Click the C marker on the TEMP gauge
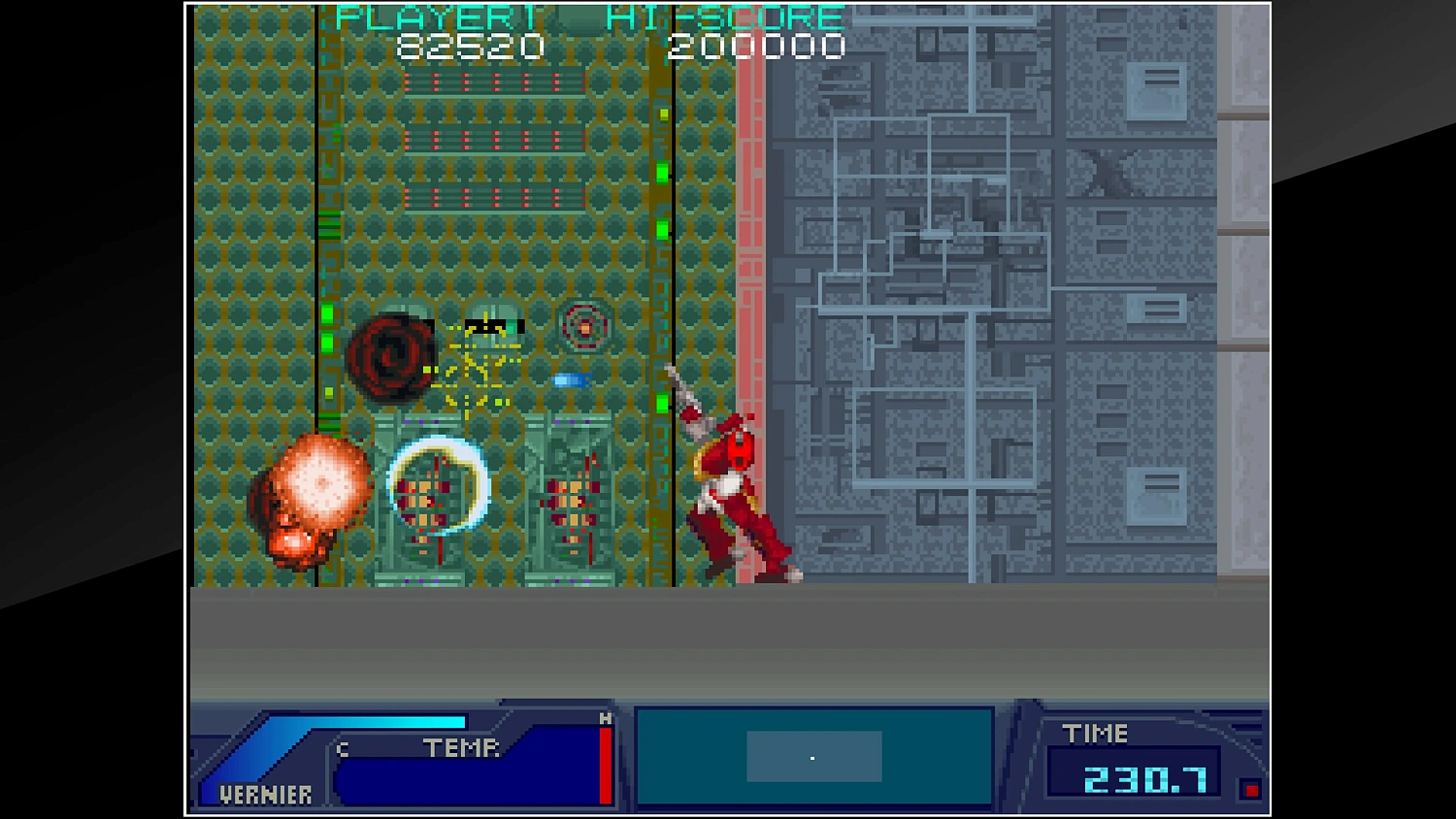Image resolution: width=1456 pixels, height=819 pixels. click(x=342, y=749)
